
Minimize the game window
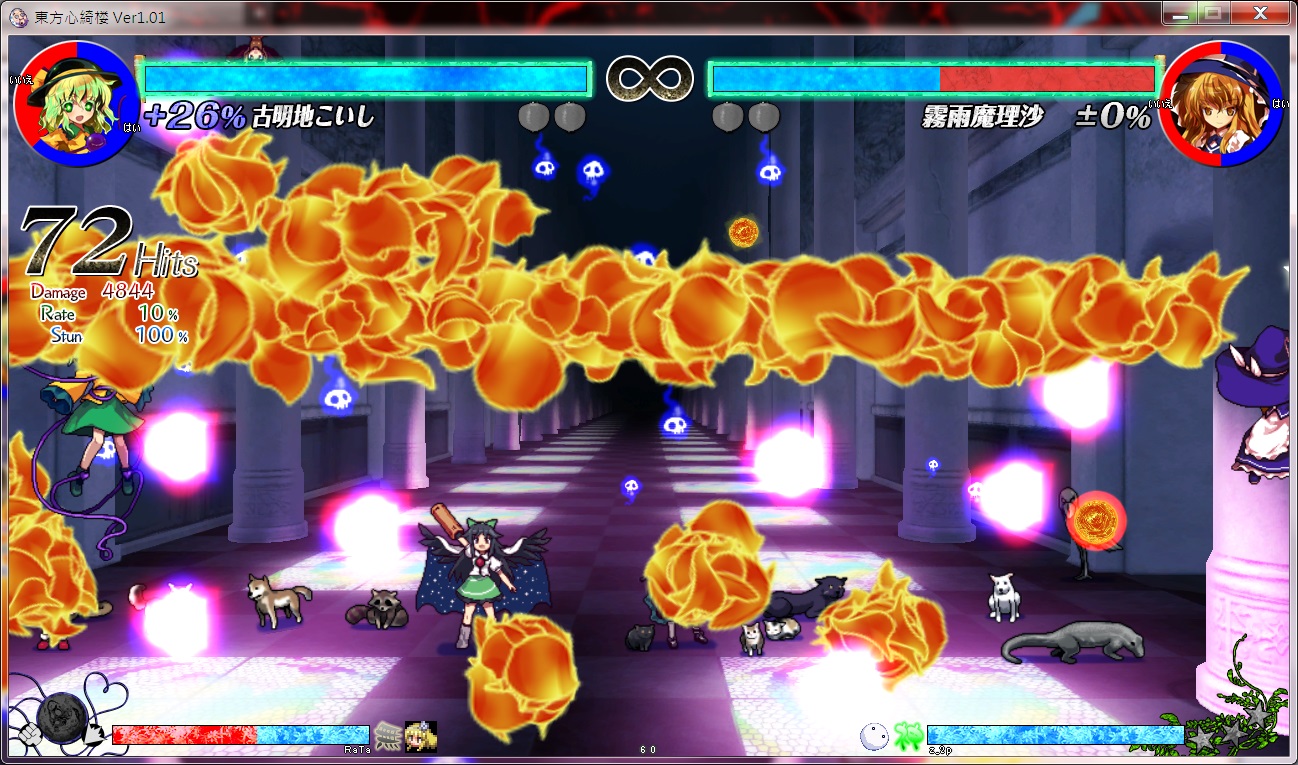coord(1181,14)
